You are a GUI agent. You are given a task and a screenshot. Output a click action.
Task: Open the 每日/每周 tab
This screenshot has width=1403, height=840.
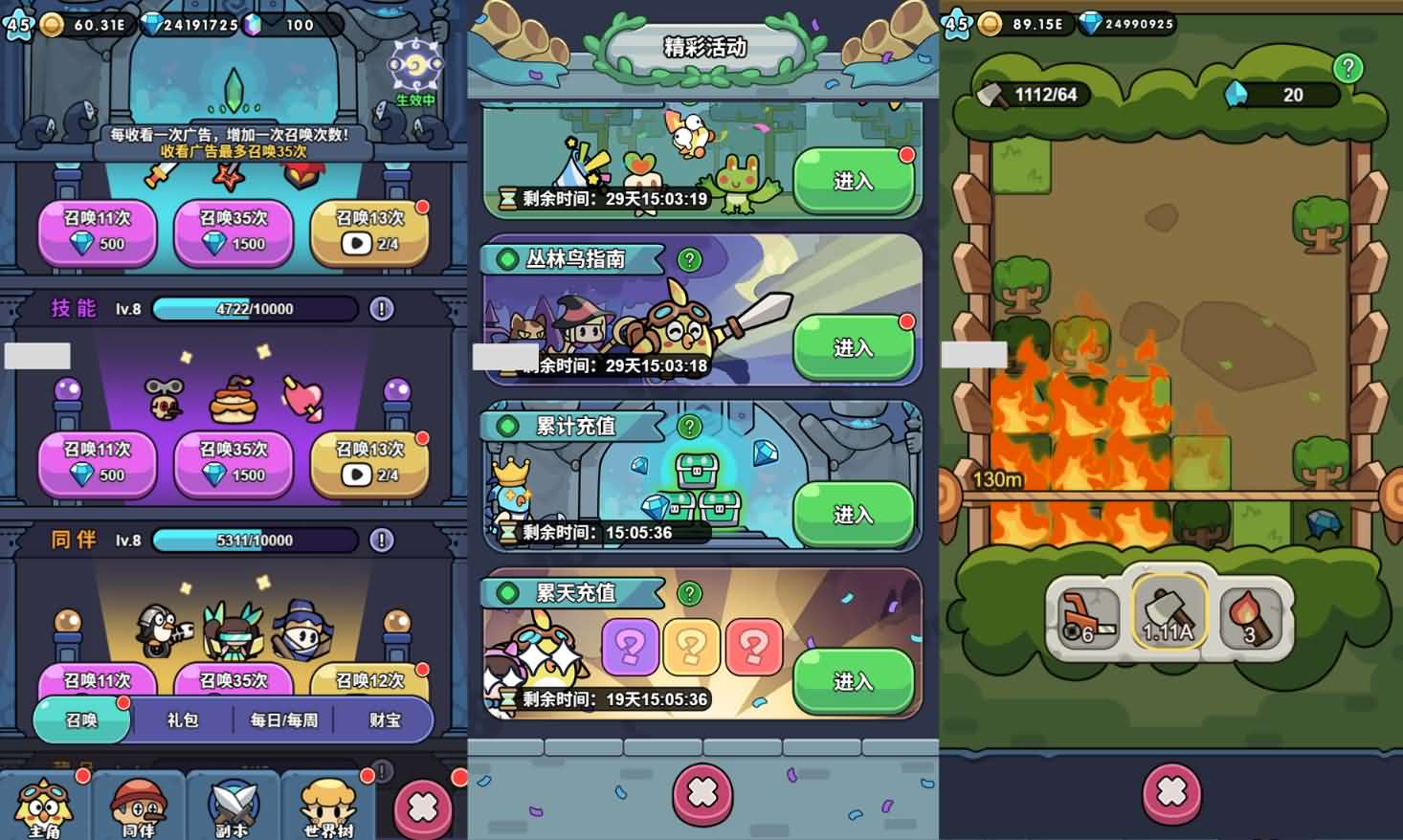click(284, 720)
